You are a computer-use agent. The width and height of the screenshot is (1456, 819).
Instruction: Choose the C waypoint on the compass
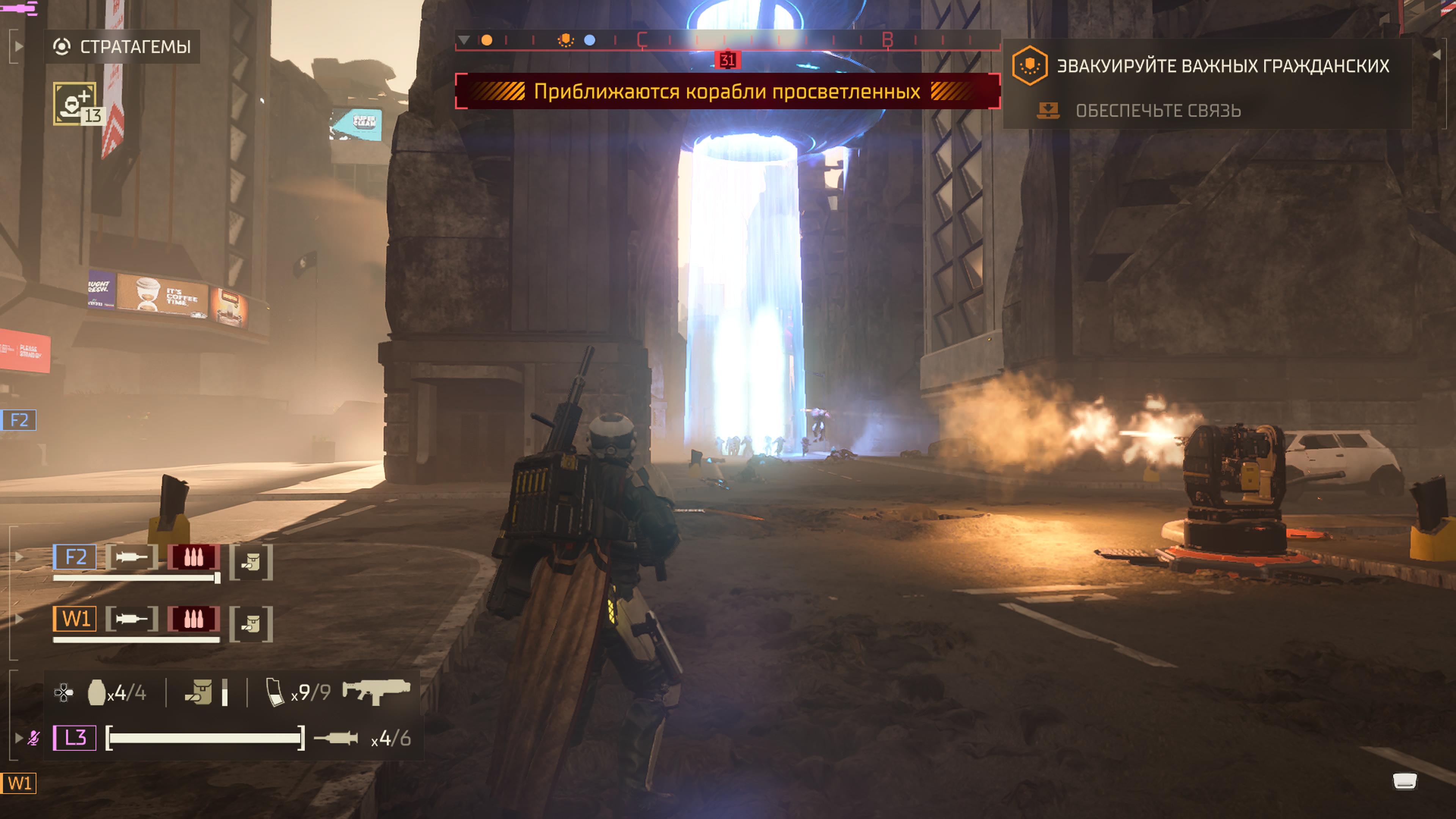tap(642, 40)
